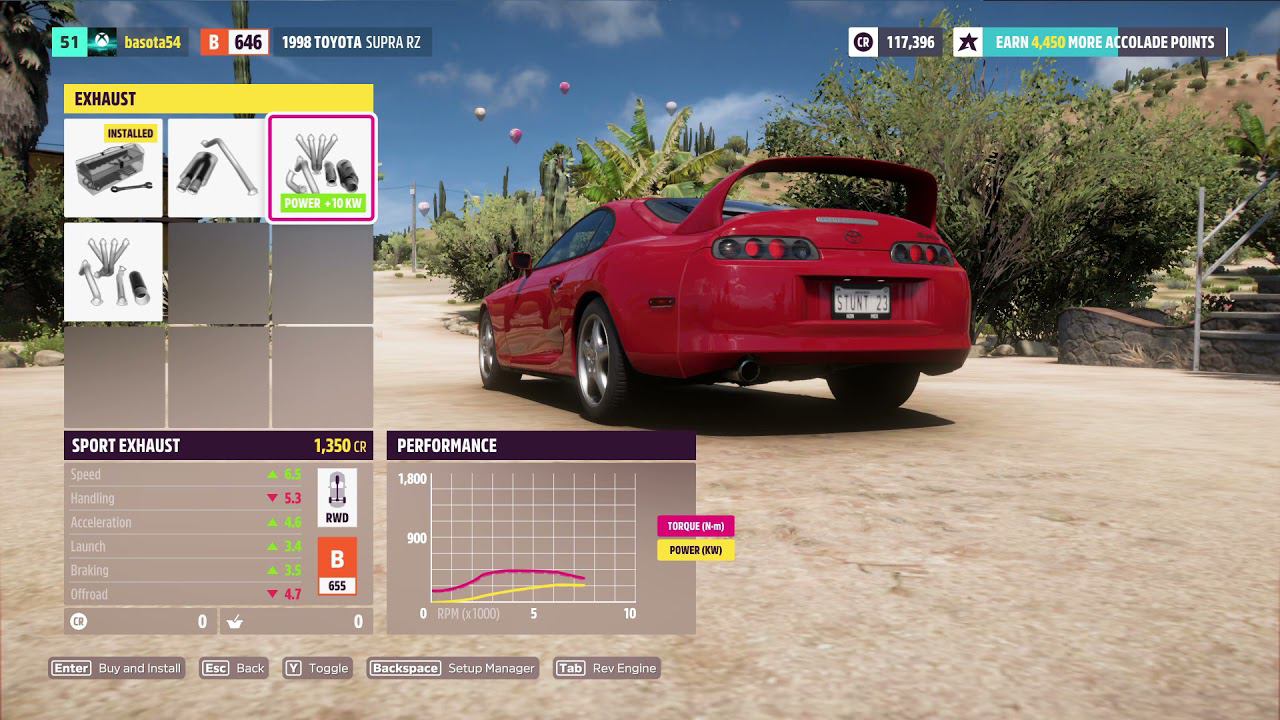Viewport: 1280px width, 720px height.
Task: Pick the exhaust tile in the second row
Action: tap(113, 272)
